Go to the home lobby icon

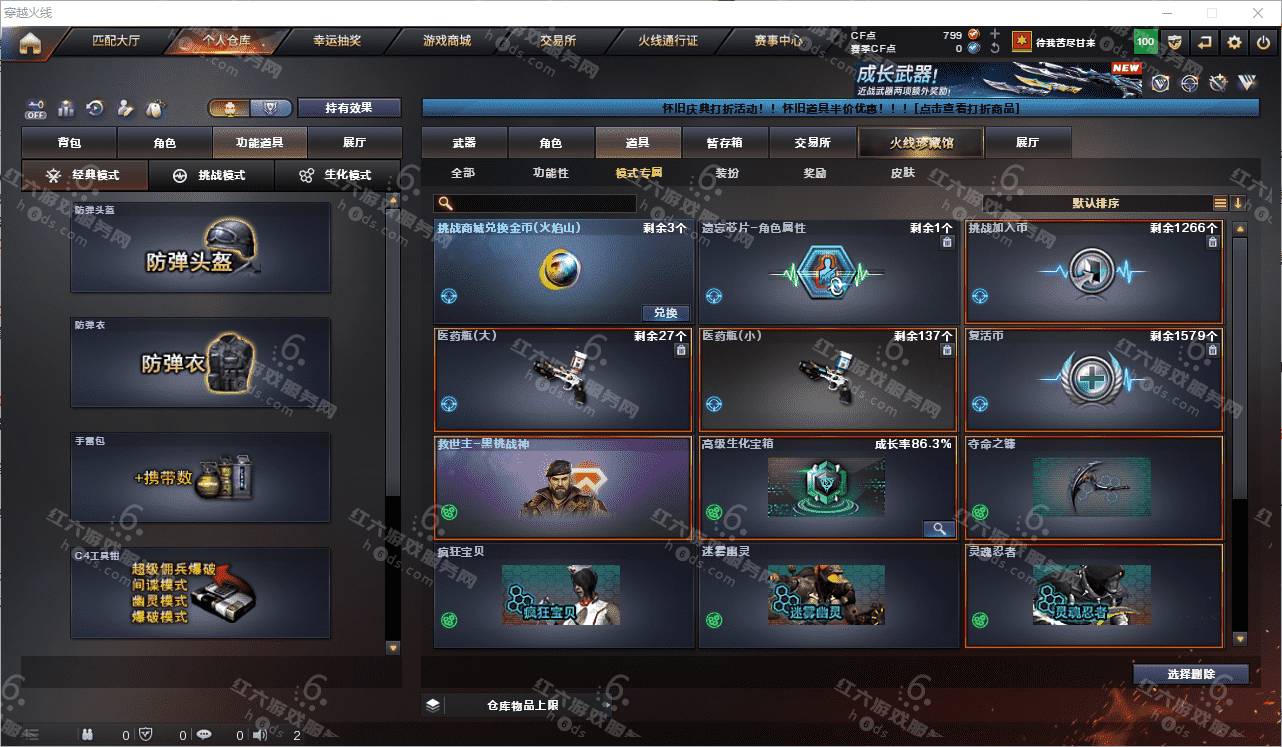click(30, 43)
